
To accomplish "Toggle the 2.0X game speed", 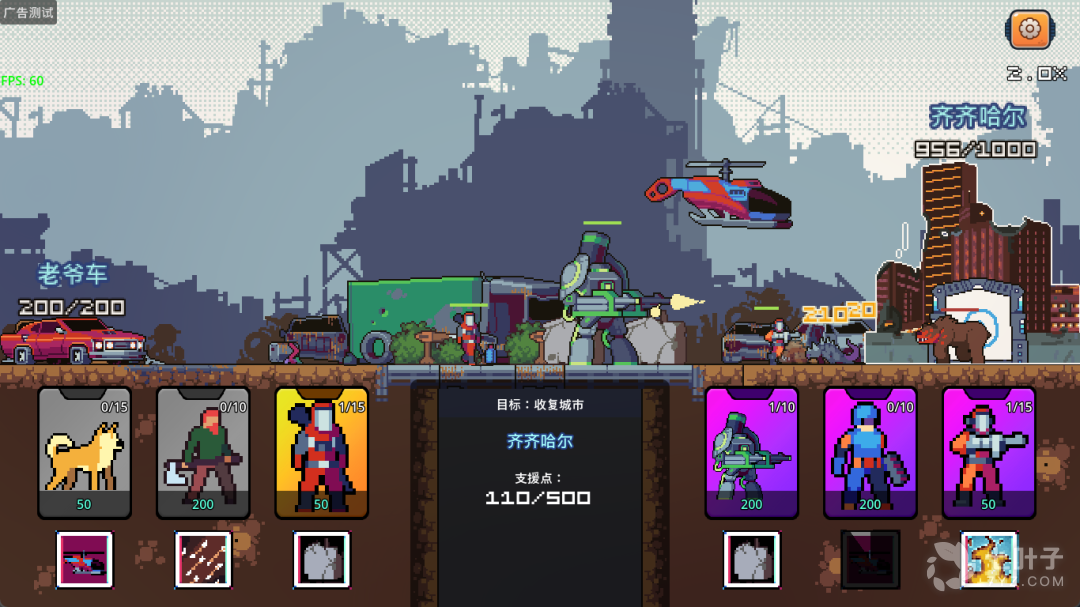I will [x=1036, y=74].
